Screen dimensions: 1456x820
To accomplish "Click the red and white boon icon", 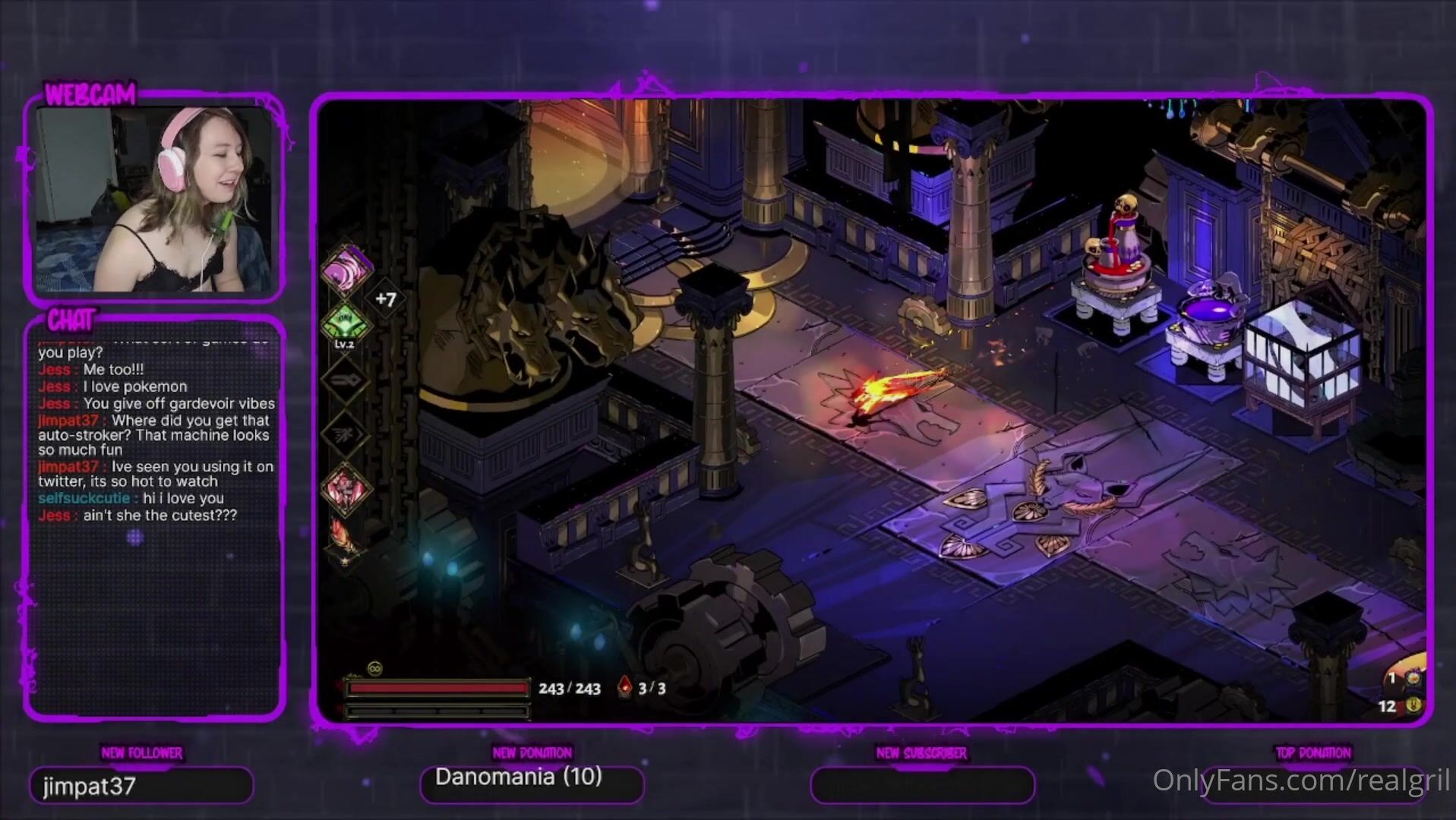I will click(346, 487).
